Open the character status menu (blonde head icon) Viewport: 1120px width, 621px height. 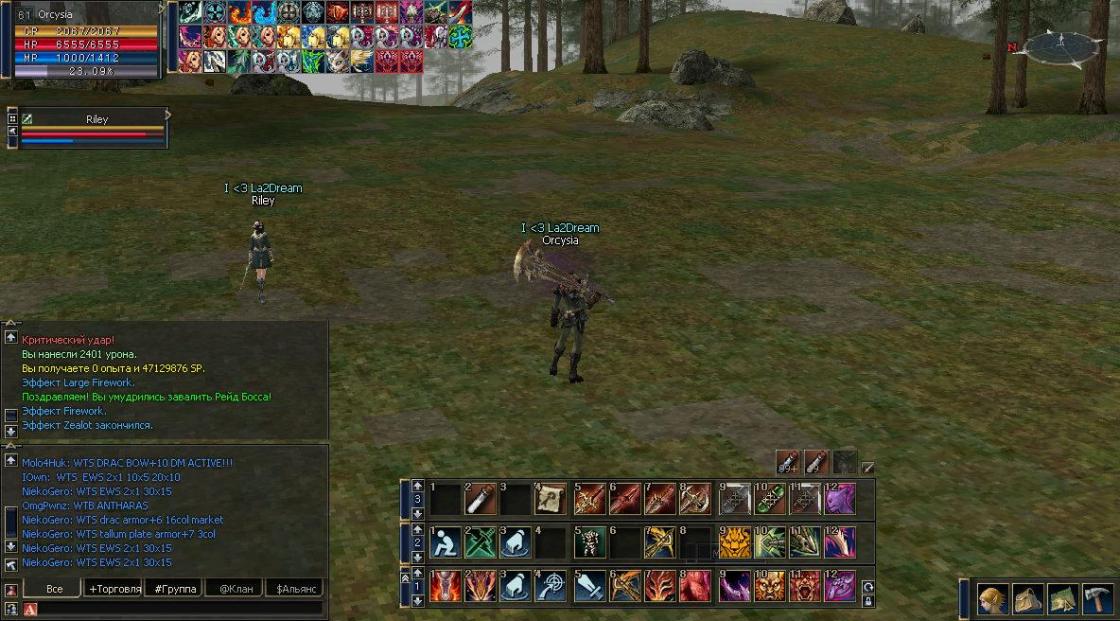click(992, 599)
